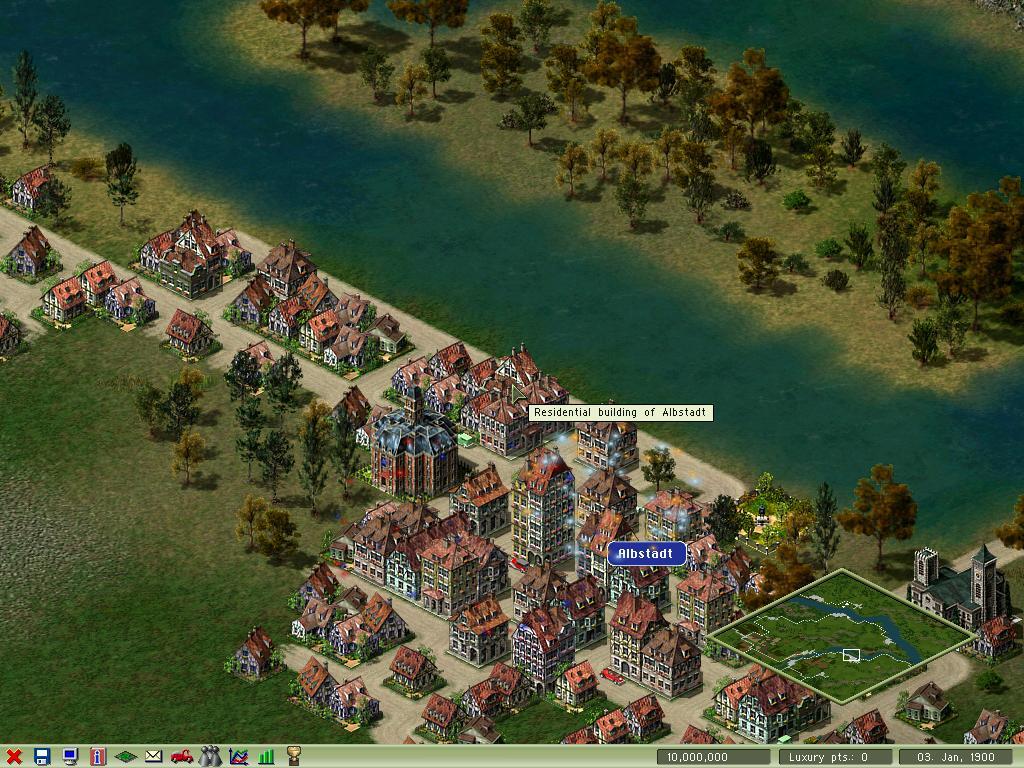Screen dimensions: 1024x768
Task: Open the green bar graph report
Action: click(266, 757)
